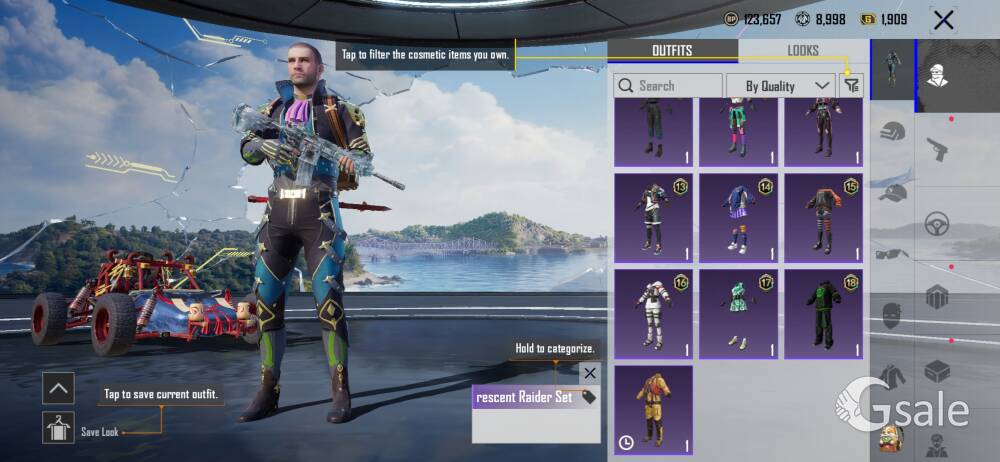The width and height of the screenshot is (1000, 462).
Task: Open the helmet category
Action: (893, 131)
